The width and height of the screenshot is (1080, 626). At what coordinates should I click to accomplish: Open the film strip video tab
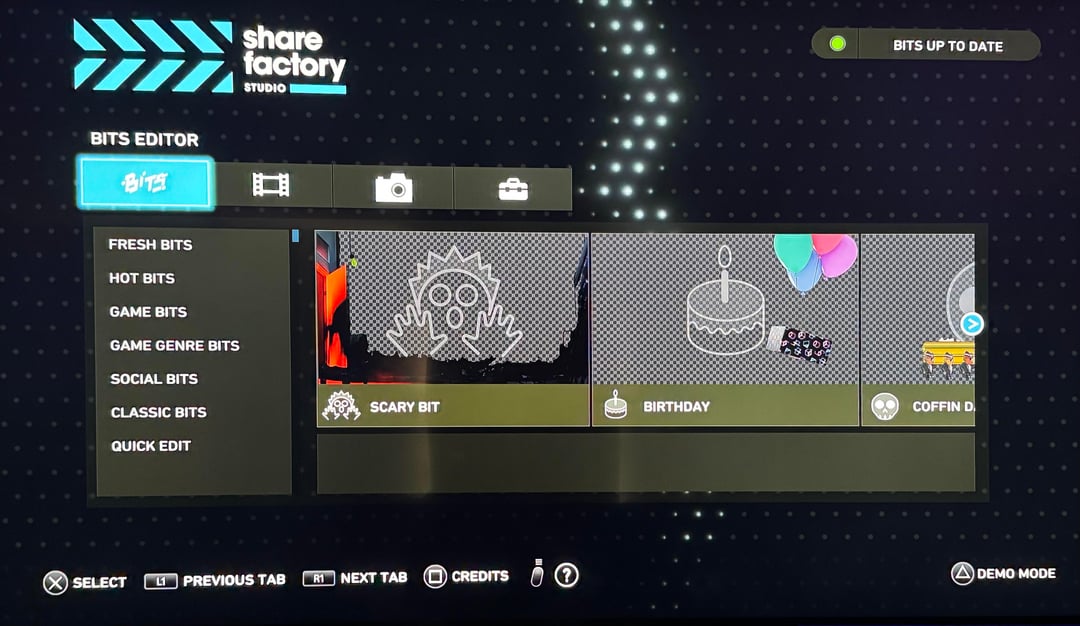(x=271, y=186)
